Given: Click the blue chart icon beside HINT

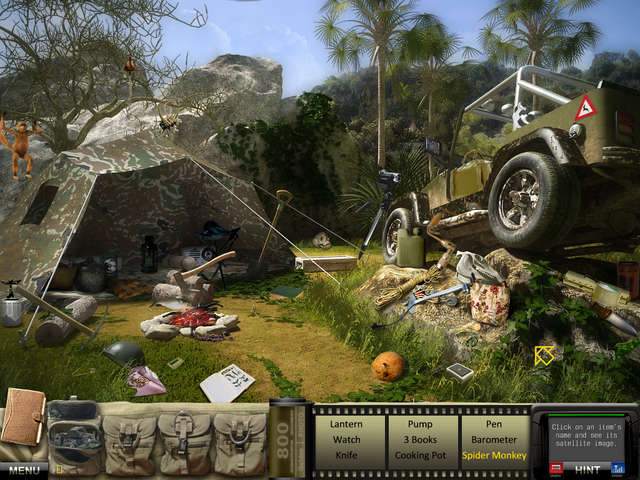Looking at the screenshot, I should [617, 468].
